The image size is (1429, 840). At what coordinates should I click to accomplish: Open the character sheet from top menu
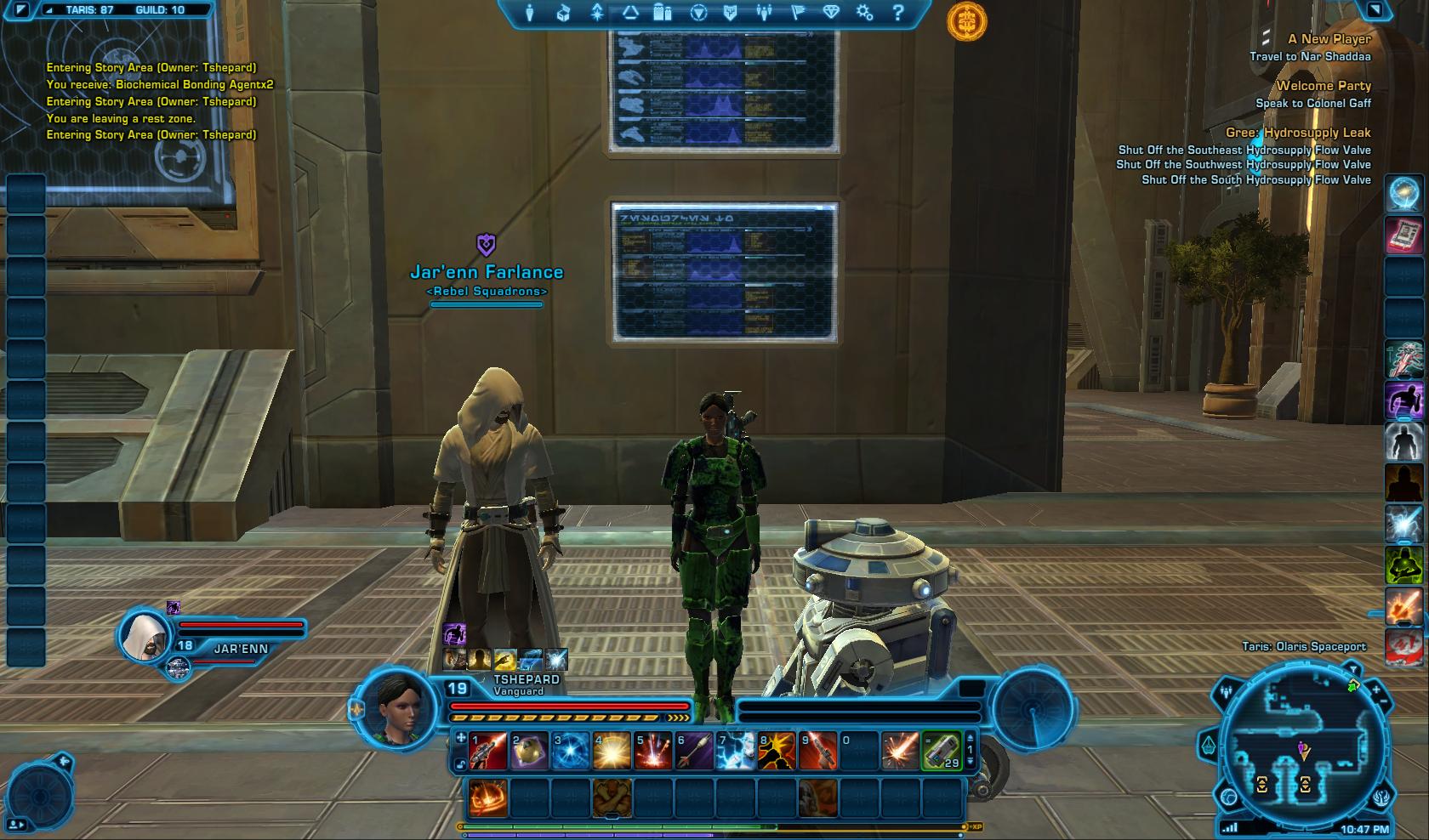tap(530, 13)
